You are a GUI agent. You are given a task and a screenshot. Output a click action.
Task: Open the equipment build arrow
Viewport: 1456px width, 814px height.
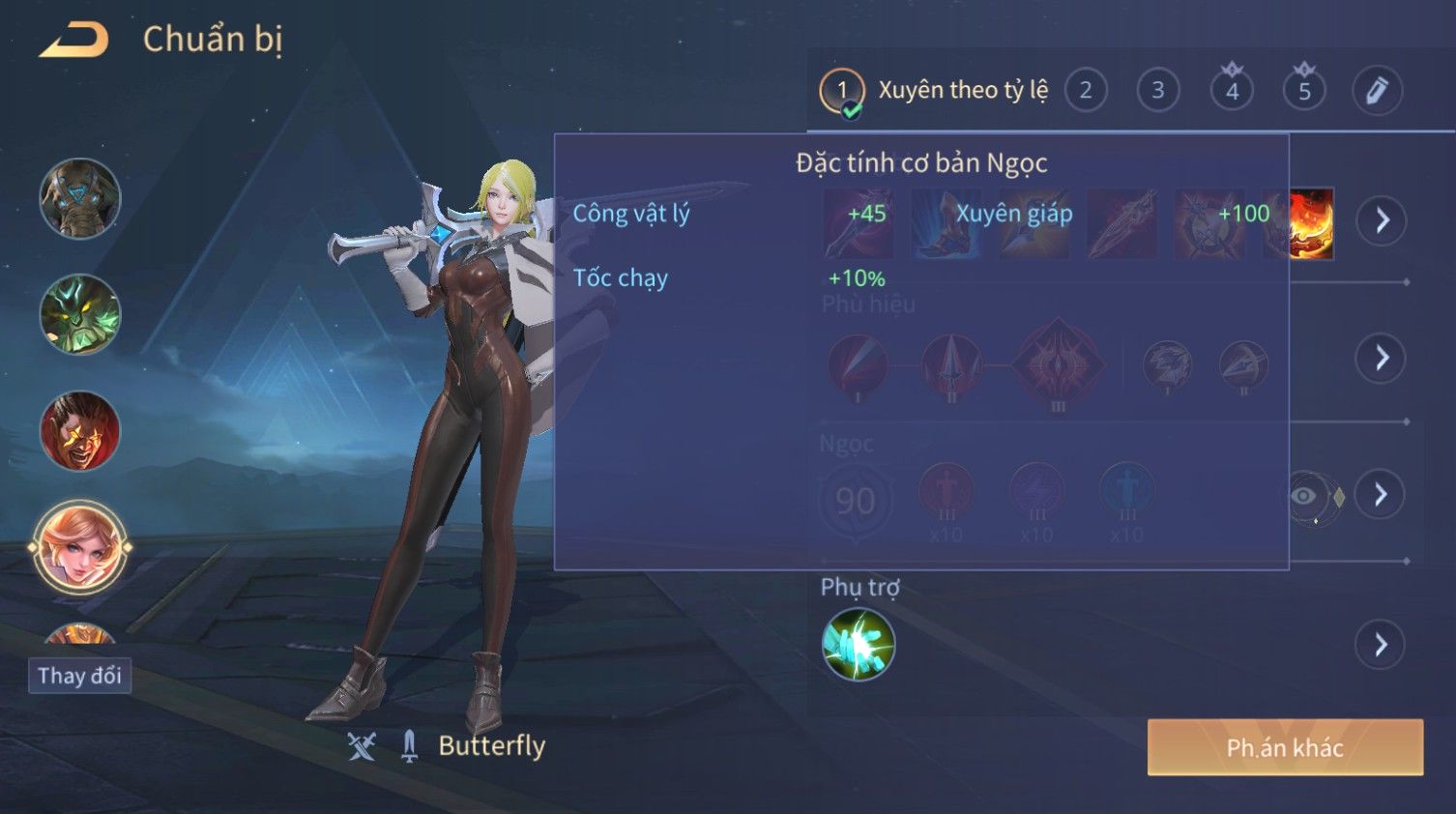(1382, 220)
